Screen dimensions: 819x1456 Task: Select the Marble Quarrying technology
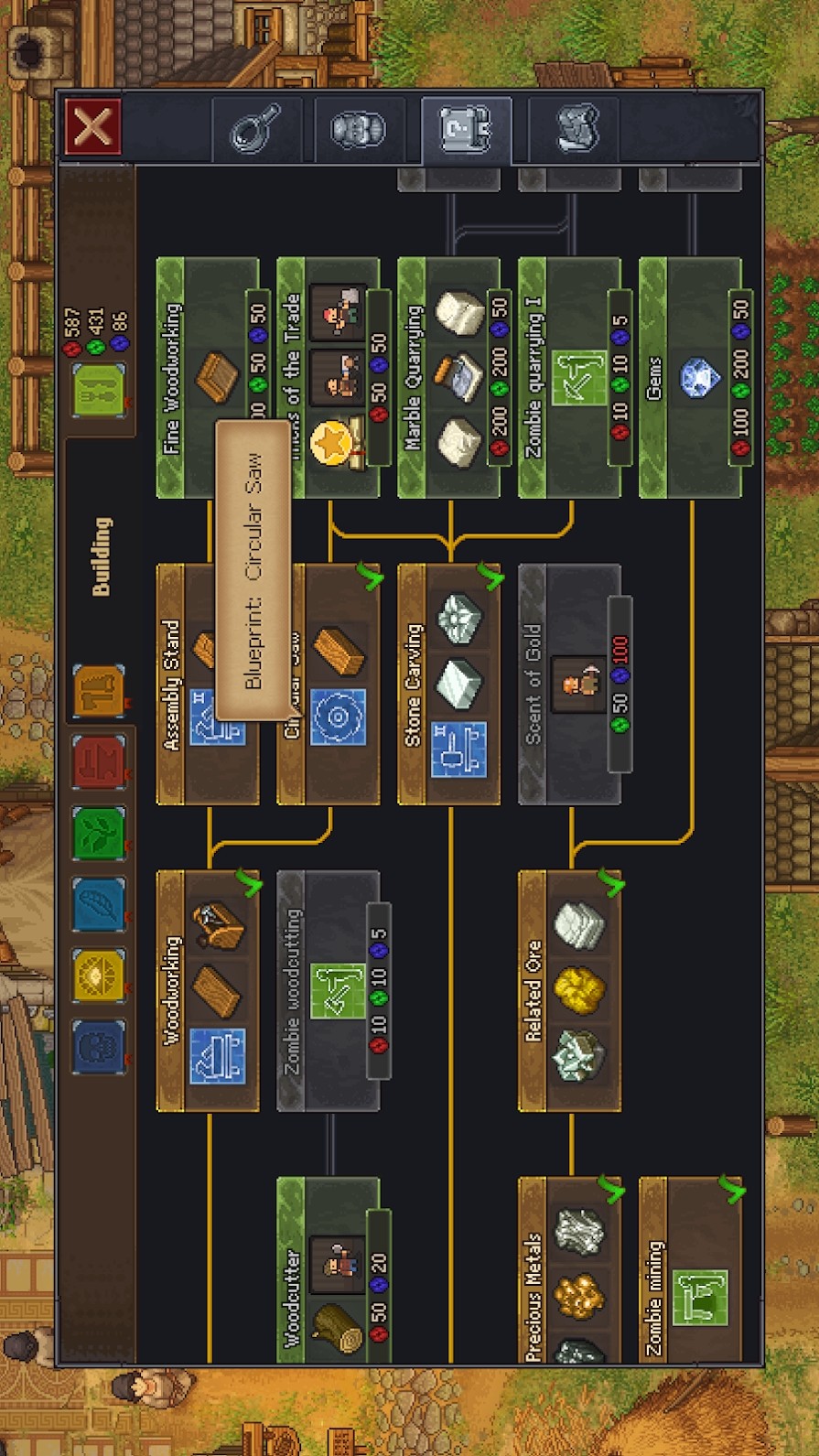click(449, 377)
